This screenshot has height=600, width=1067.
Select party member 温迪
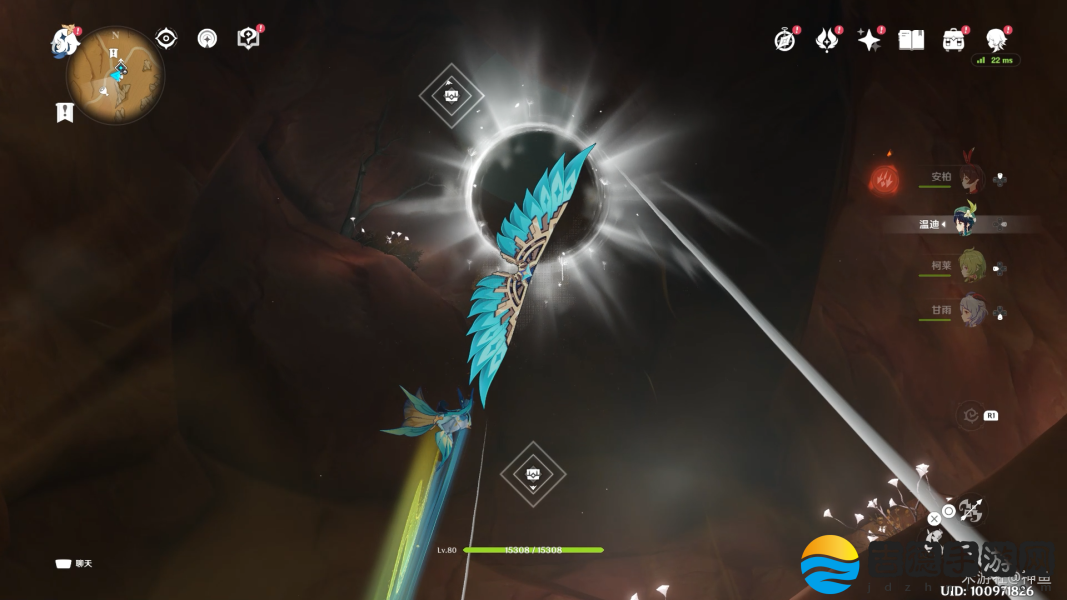click(965, 222)
